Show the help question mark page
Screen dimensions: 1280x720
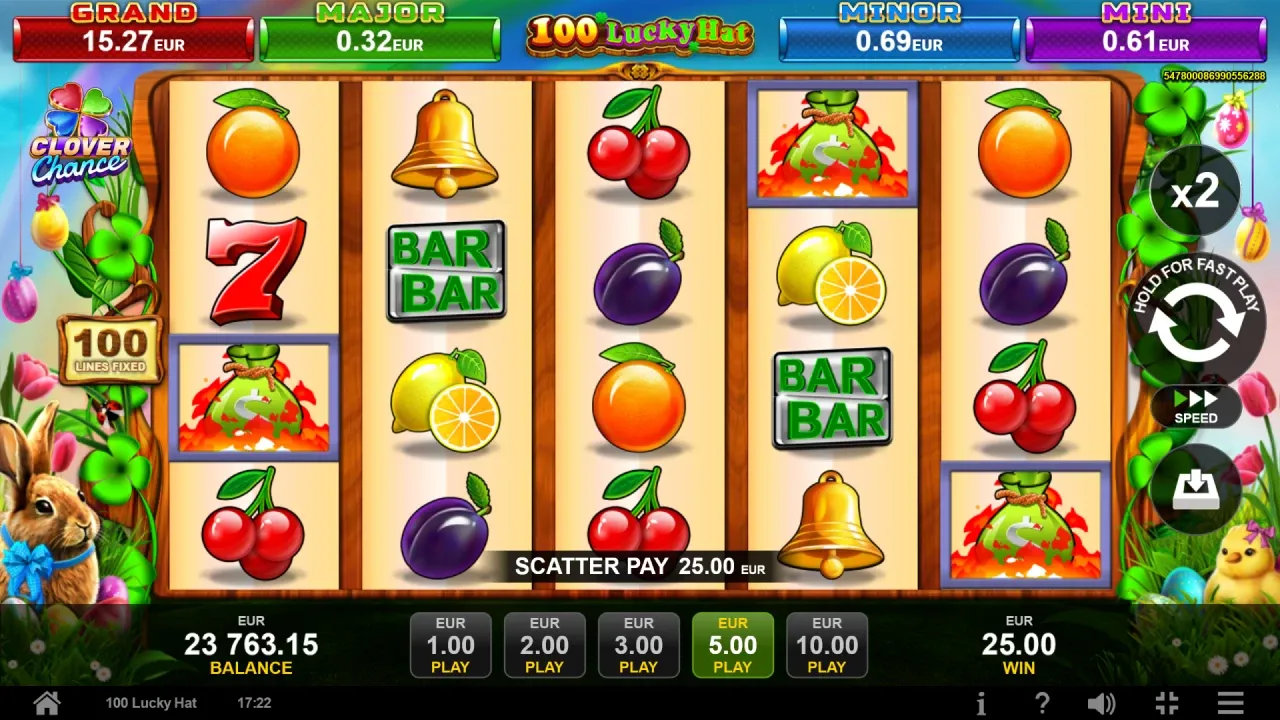(x=1041, y=703)
